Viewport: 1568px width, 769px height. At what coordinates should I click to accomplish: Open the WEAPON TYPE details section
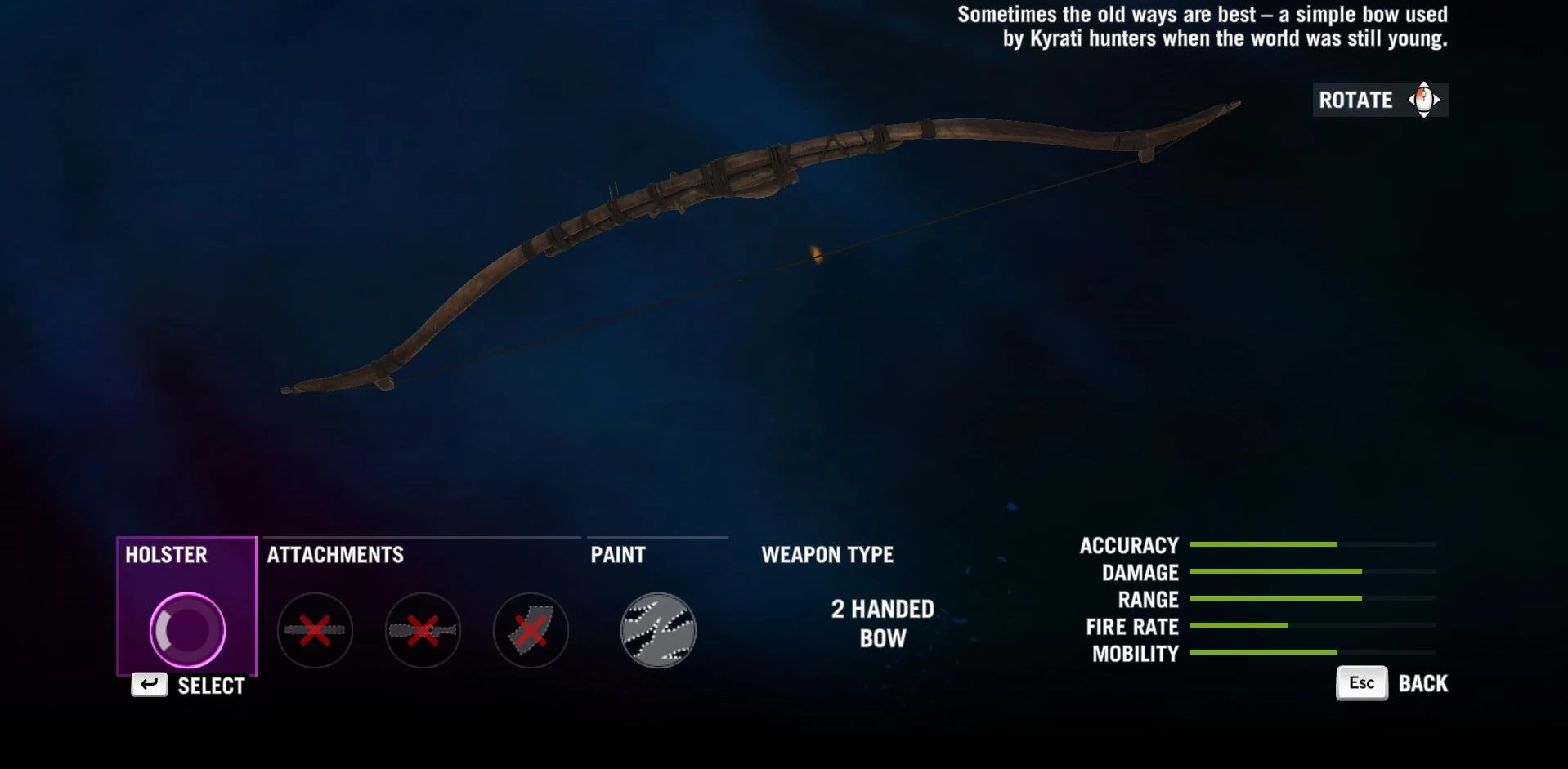tap(828, 555)
